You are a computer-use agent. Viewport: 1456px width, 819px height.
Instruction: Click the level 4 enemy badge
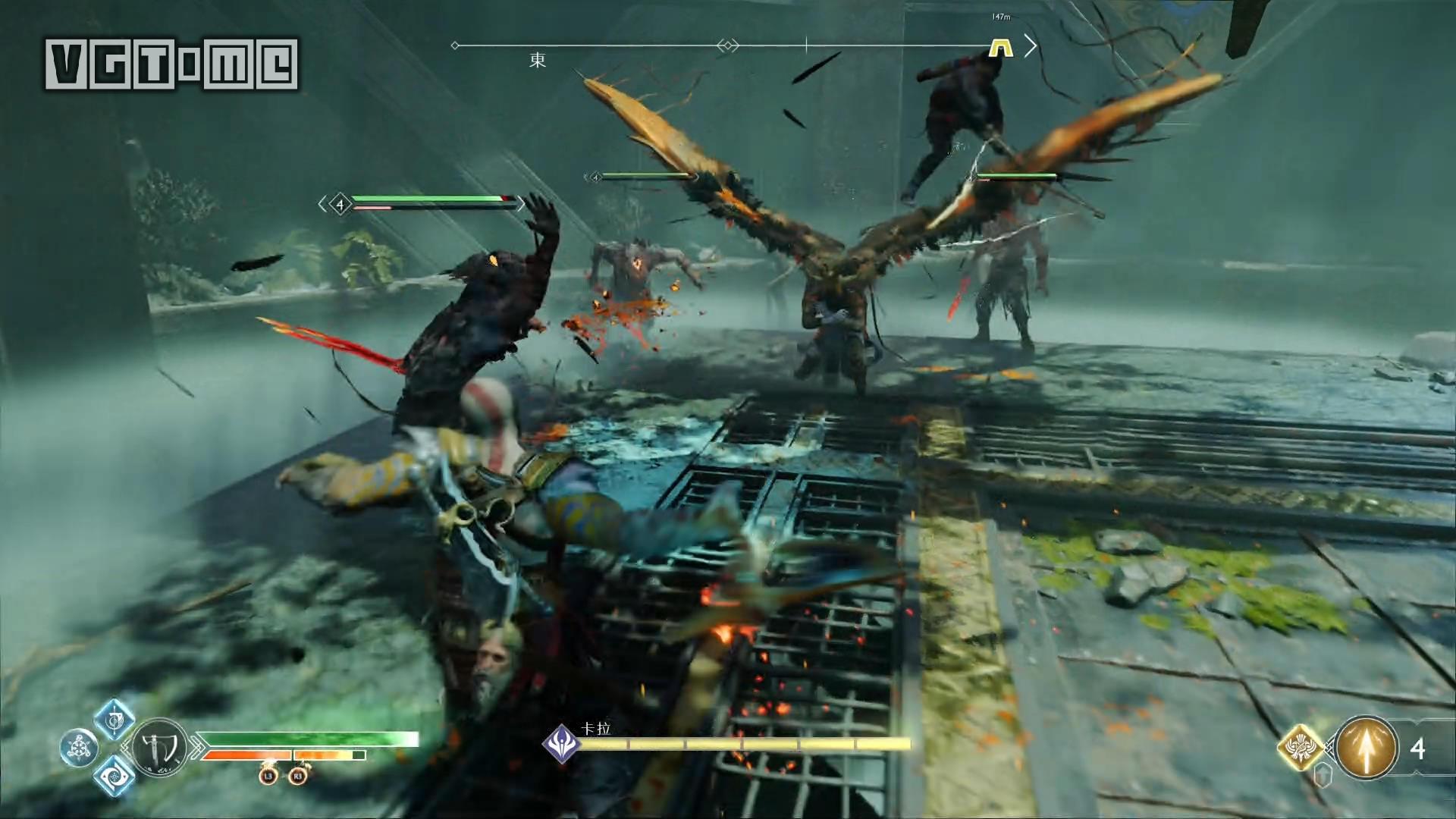[340, 204]
